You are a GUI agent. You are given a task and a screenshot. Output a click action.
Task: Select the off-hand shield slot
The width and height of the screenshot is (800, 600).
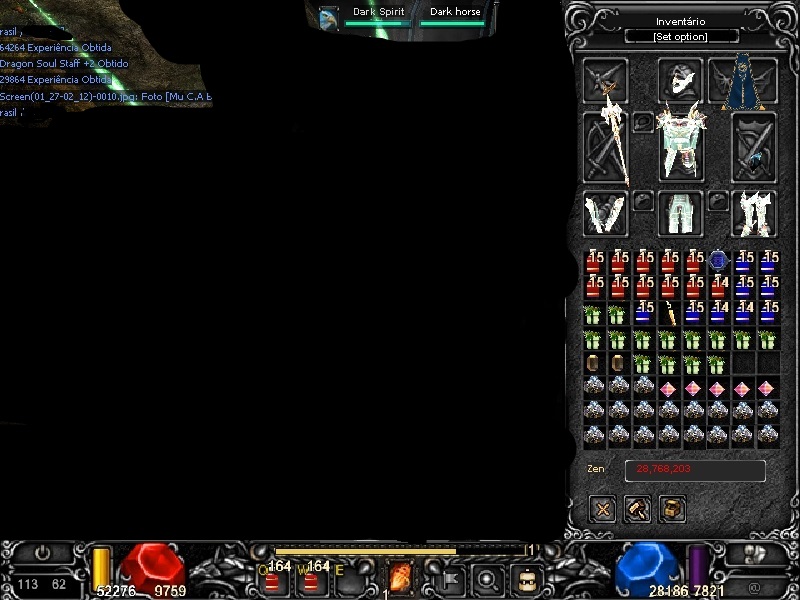click(754, 146)
